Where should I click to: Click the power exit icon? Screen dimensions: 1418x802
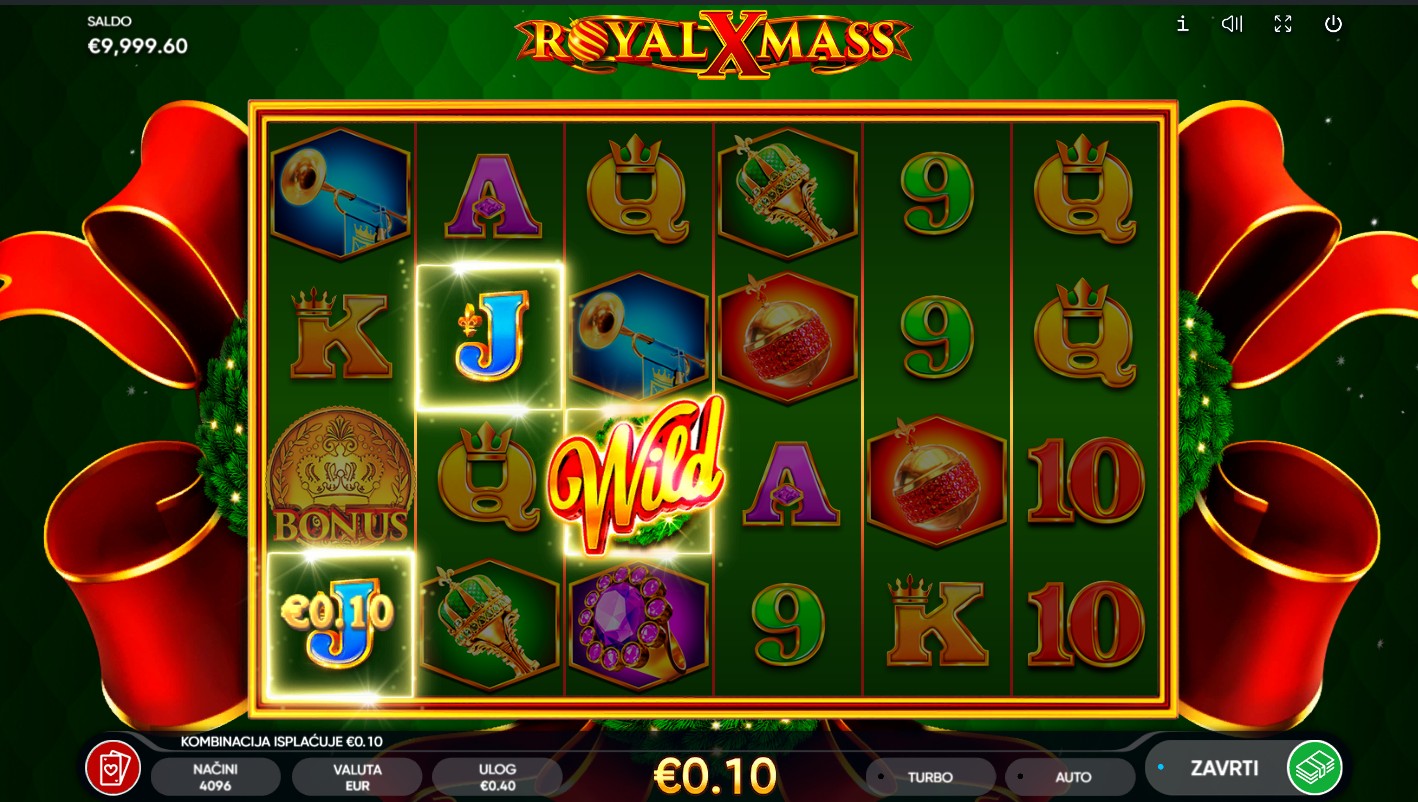click(1333, 24)
